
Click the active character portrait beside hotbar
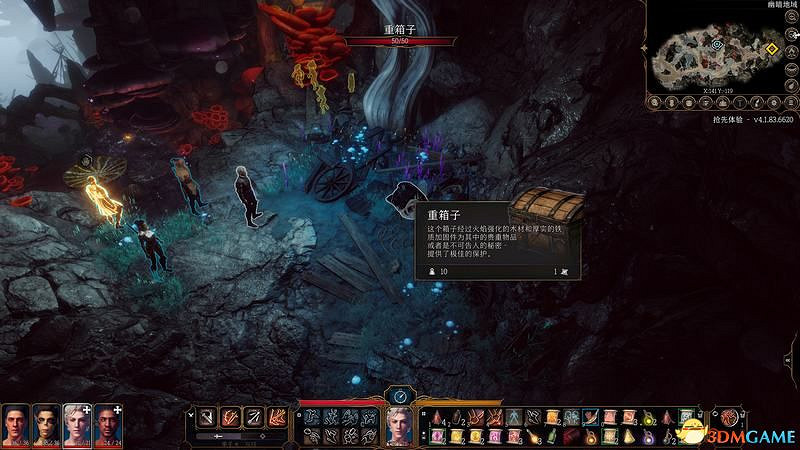tap(399, 424)
